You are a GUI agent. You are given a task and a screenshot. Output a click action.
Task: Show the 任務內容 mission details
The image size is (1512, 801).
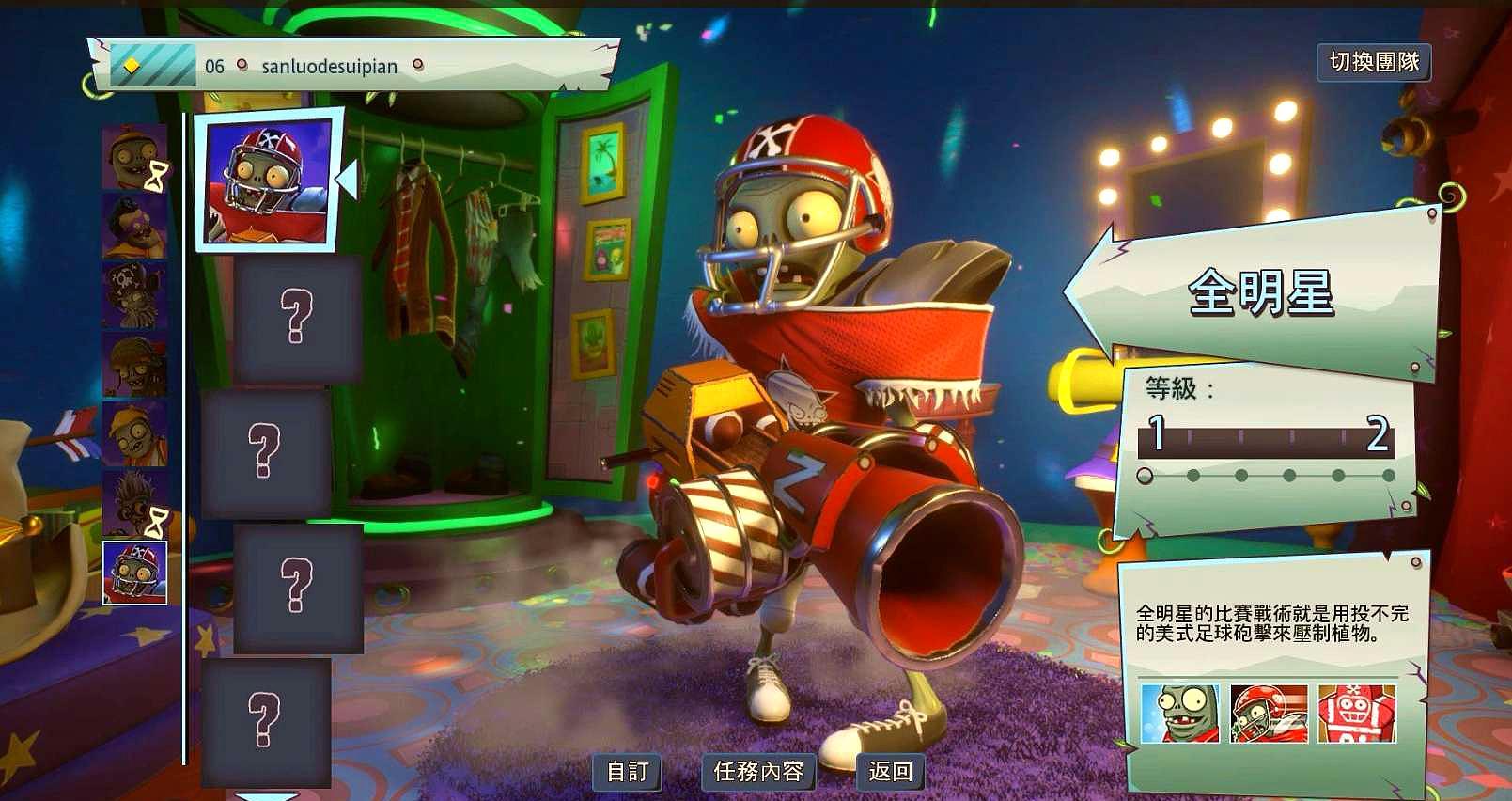pos(758,772)
